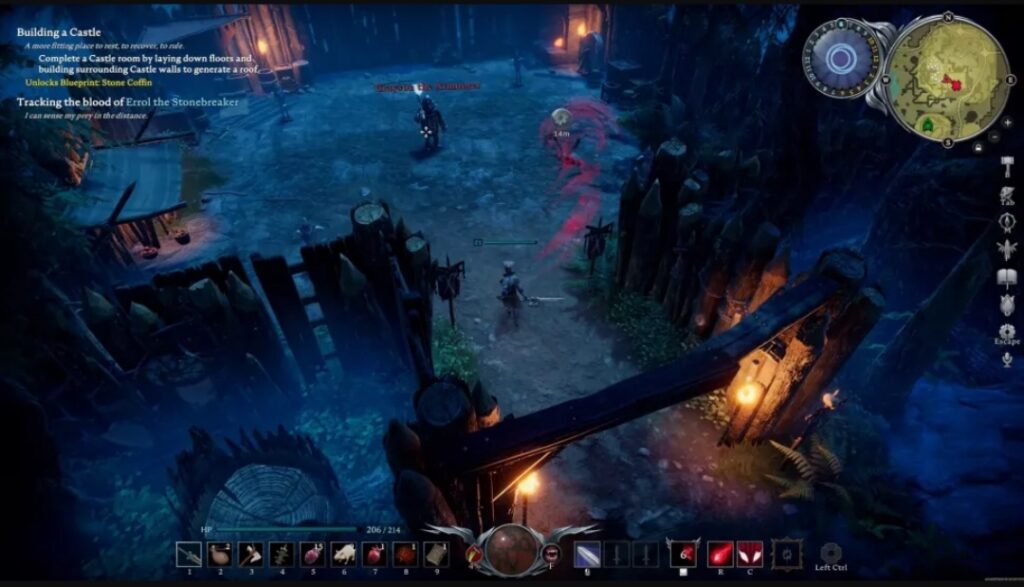Open the winged vampire powers icon
This screenshot has width=1024, height=587.
(x=1007, y=249)
